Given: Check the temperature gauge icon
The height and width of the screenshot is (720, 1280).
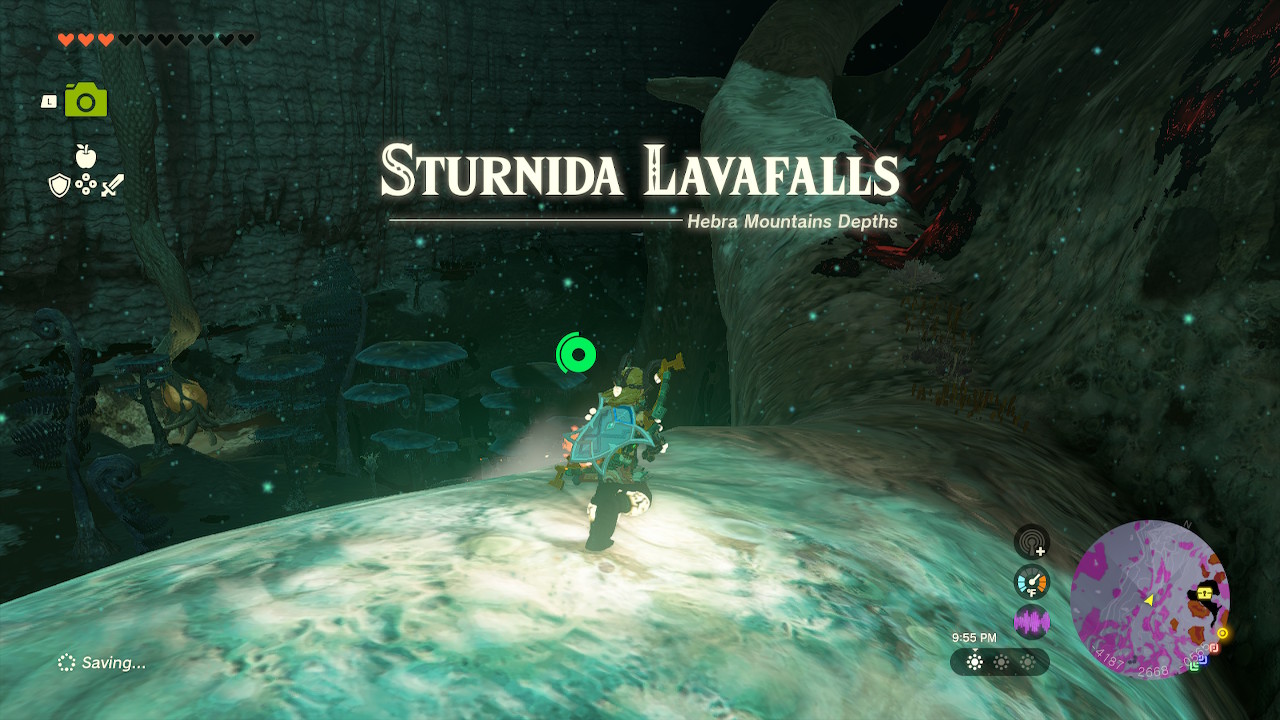Looking at the screenshot, I should pyautogui.click(x=1031, y=582).
